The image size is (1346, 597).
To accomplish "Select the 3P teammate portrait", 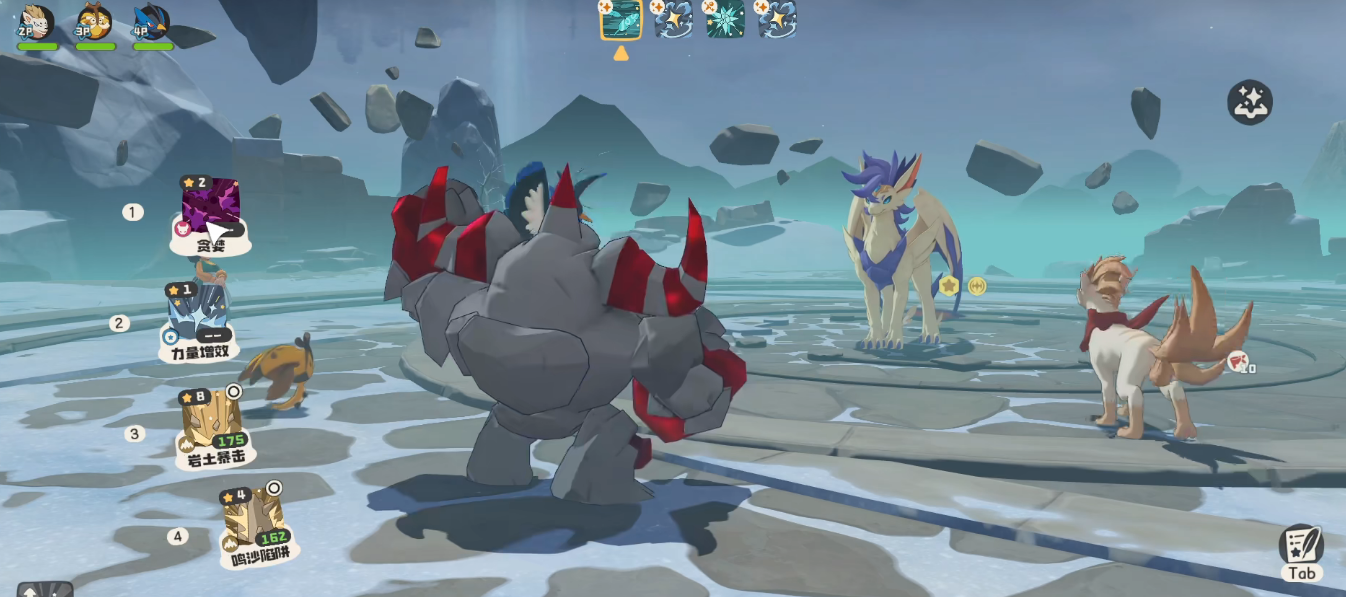I will 95,24.
